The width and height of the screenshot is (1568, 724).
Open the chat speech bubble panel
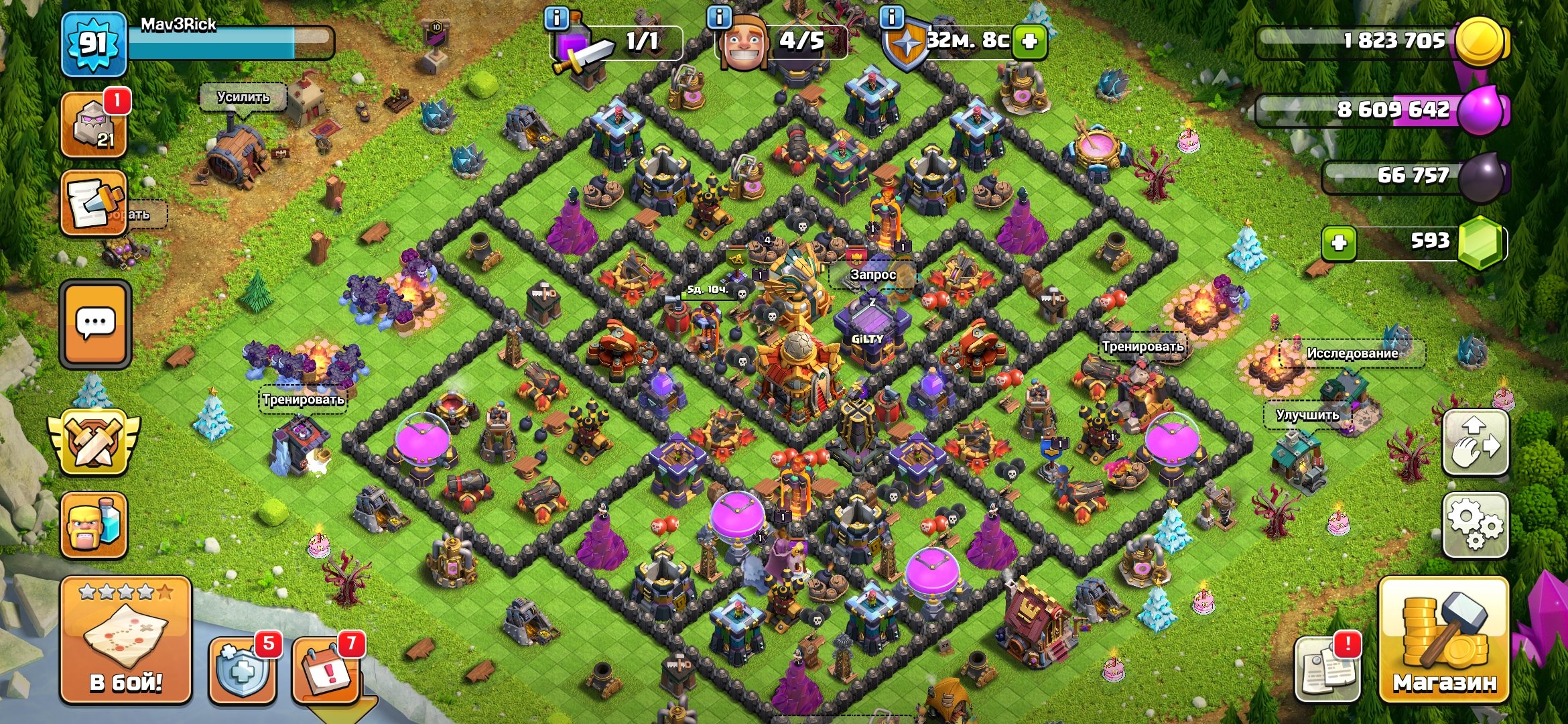pyautogui.click(x=95, y=324)
